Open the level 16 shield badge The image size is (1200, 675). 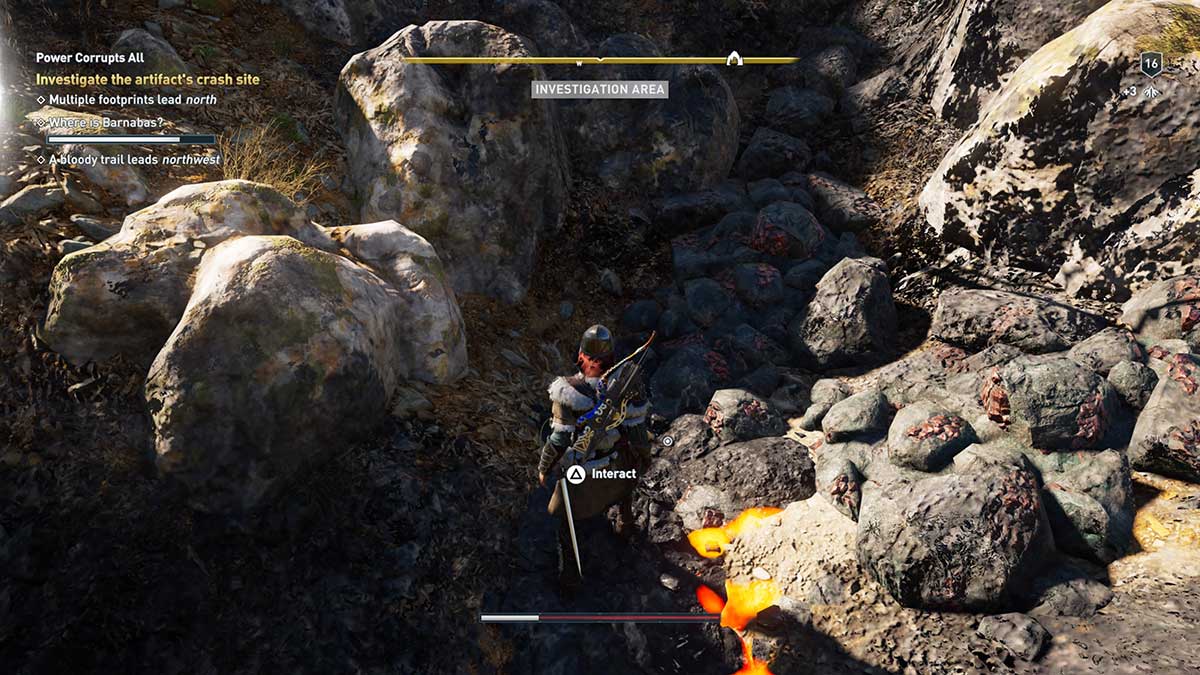point(1150,64)
